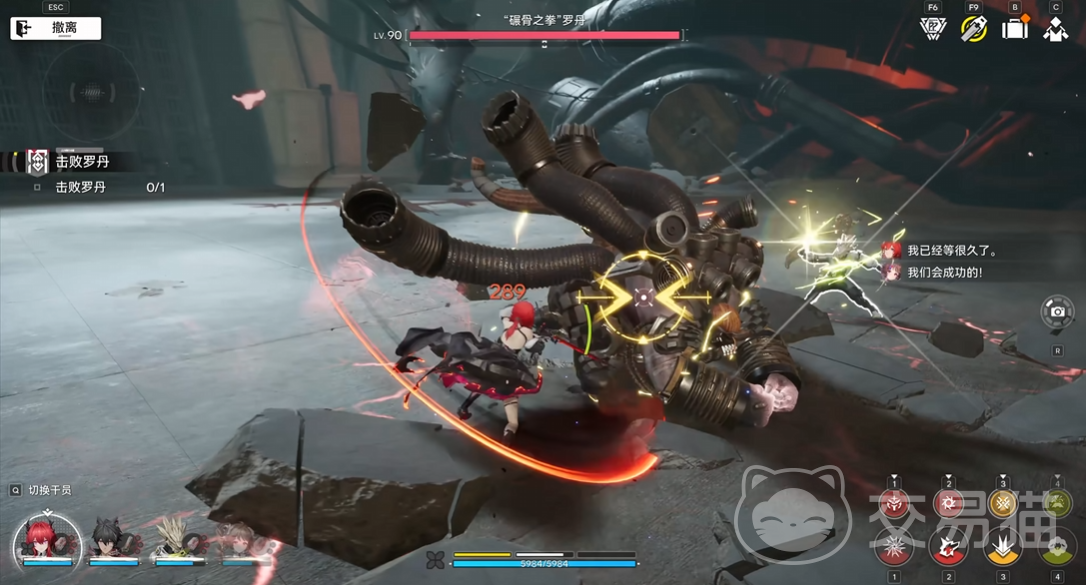Image resolution: width=1086 pixels, height=585 pixels.
Task: Use the yellow downward arrows skill
Action: click(1002, 547)
